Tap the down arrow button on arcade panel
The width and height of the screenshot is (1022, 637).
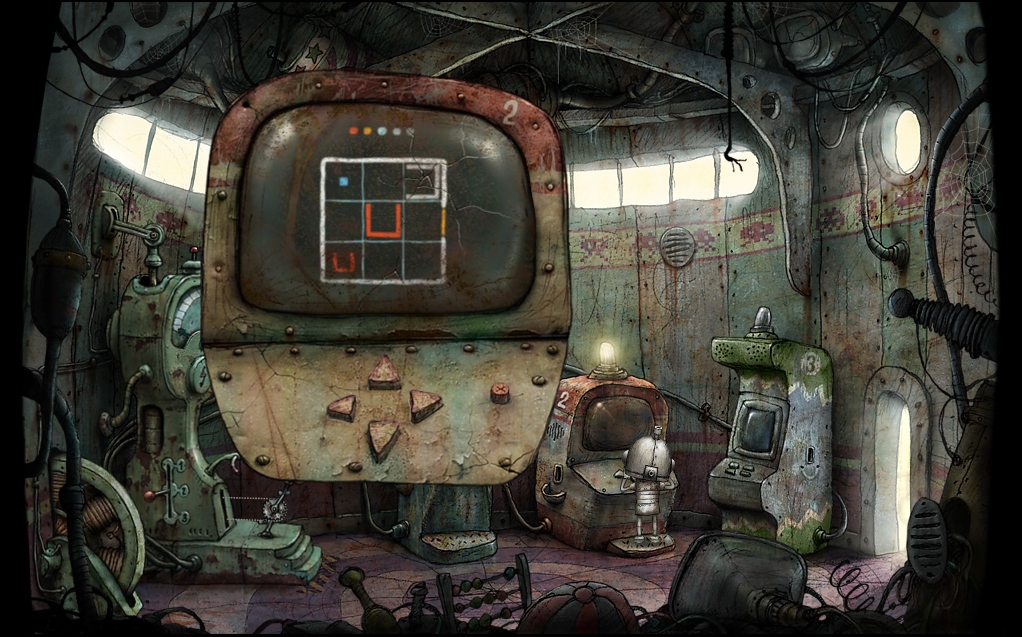click(383, 437)
